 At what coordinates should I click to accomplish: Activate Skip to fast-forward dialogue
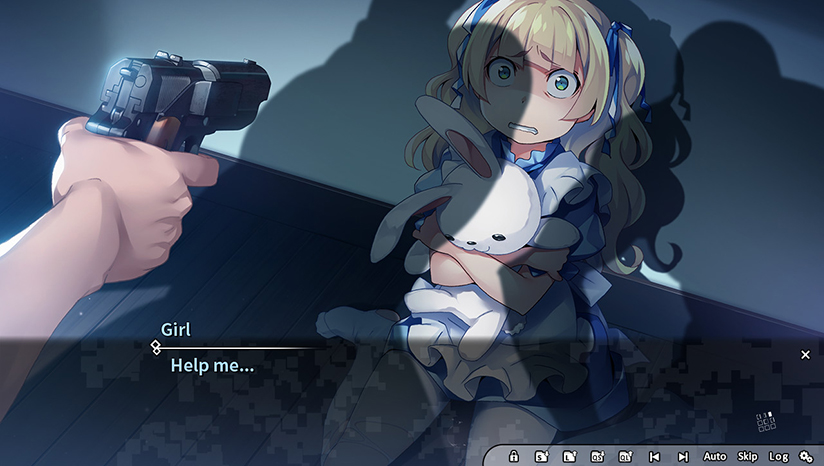pos(747,457)
